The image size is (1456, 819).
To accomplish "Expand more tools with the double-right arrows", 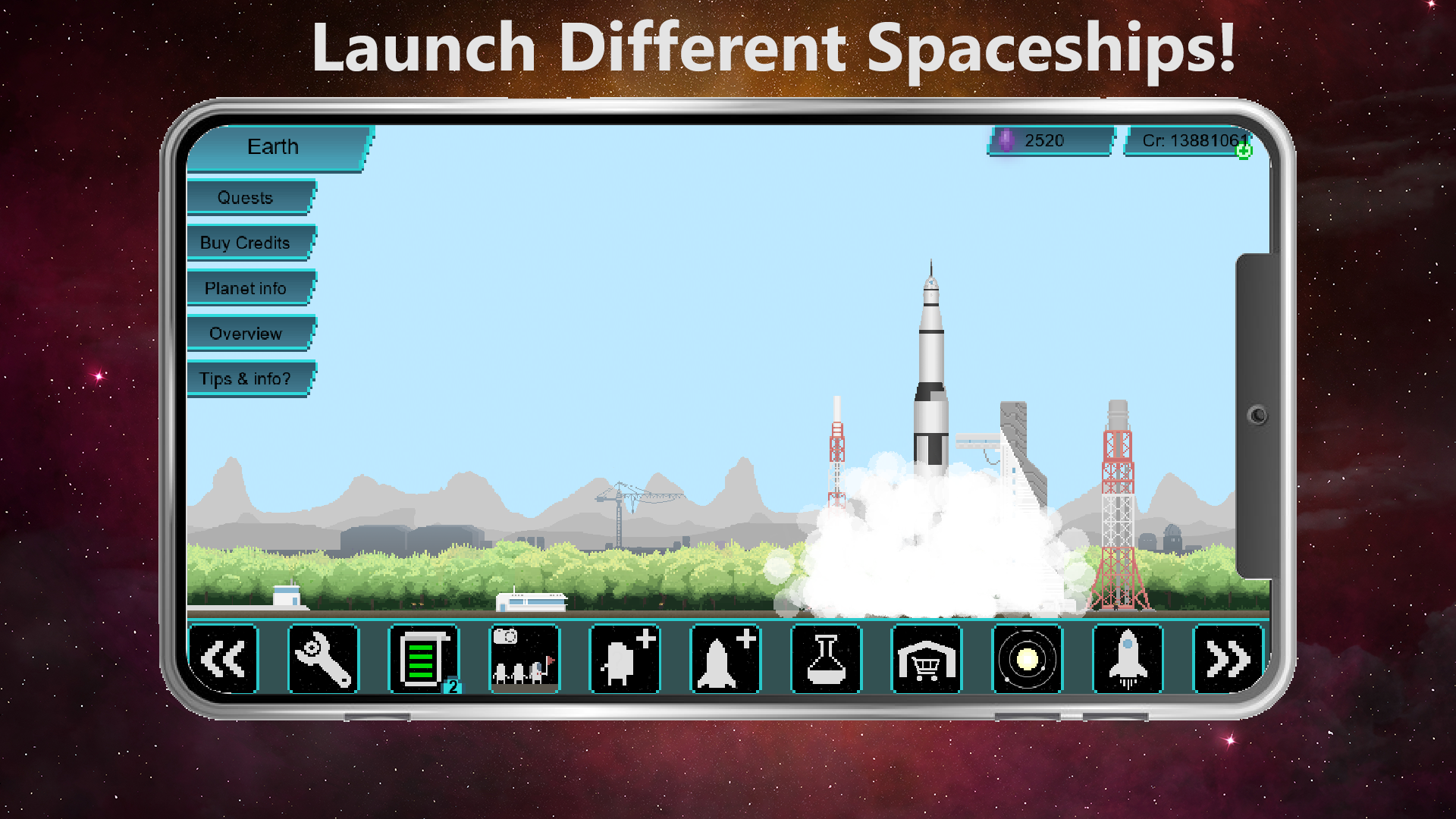I will [x=1228, y=659].
